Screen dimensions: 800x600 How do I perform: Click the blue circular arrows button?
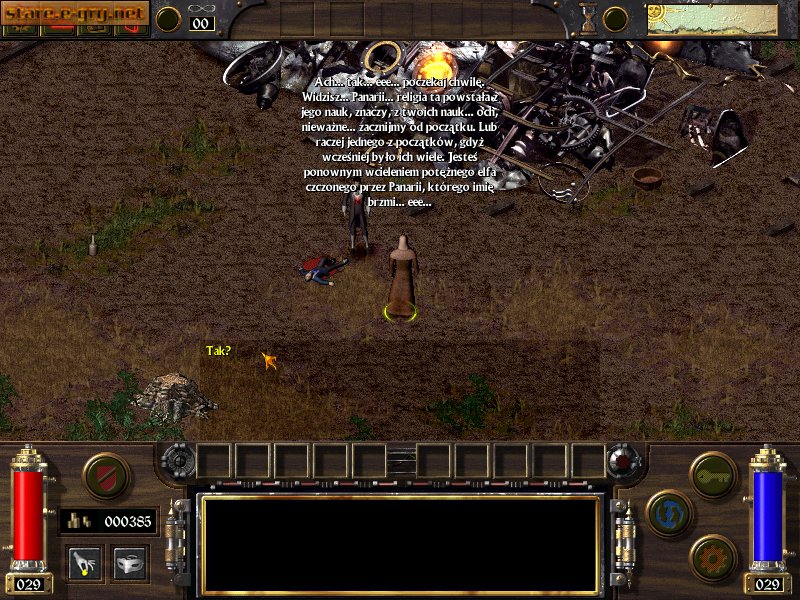(x=669, y=513)
